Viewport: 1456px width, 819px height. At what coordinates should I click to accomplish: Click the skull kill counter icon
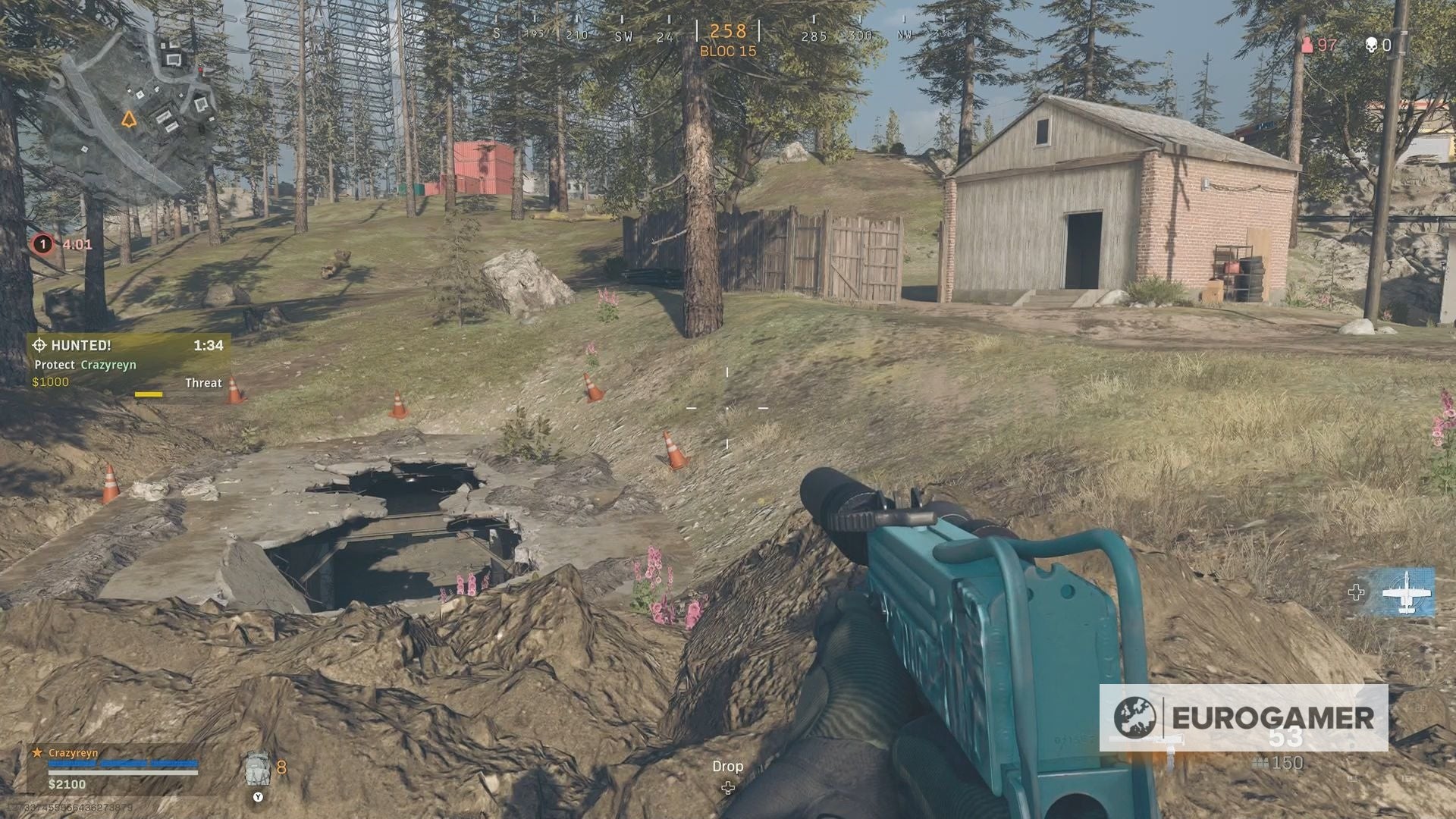click(1371, 45)
